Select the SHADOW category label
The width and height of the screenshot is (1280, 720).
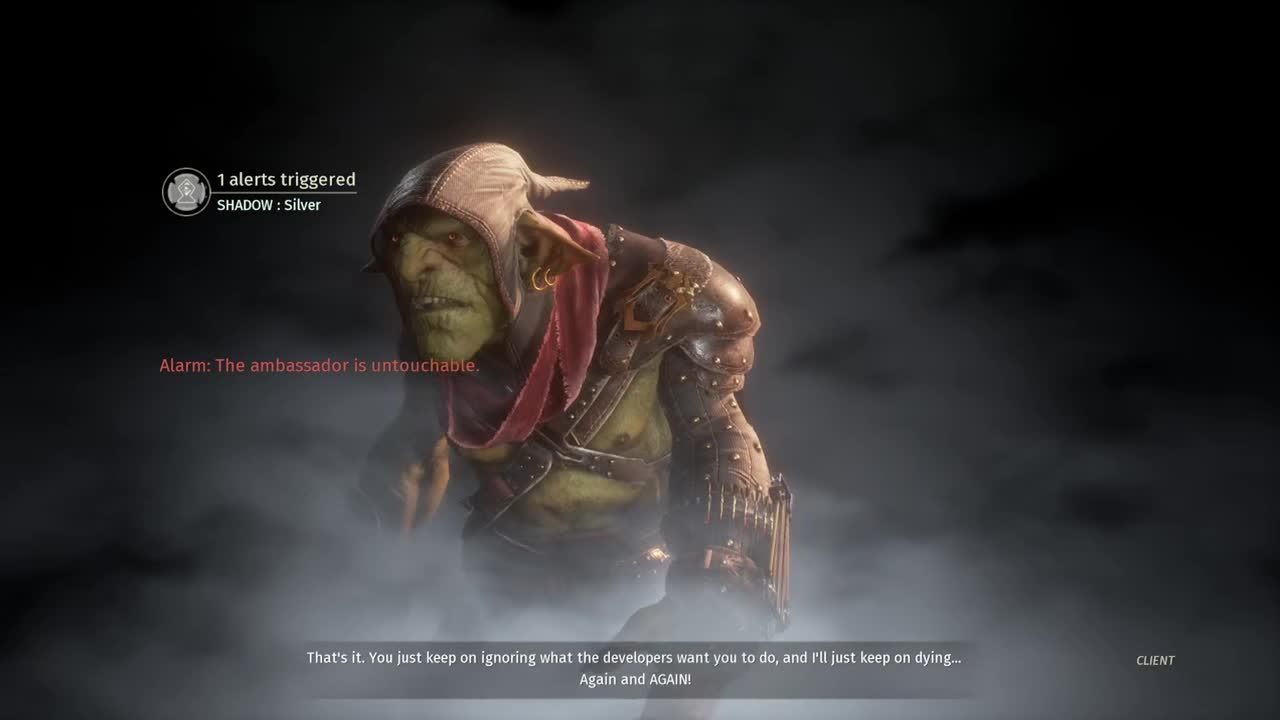pos(240,204)
